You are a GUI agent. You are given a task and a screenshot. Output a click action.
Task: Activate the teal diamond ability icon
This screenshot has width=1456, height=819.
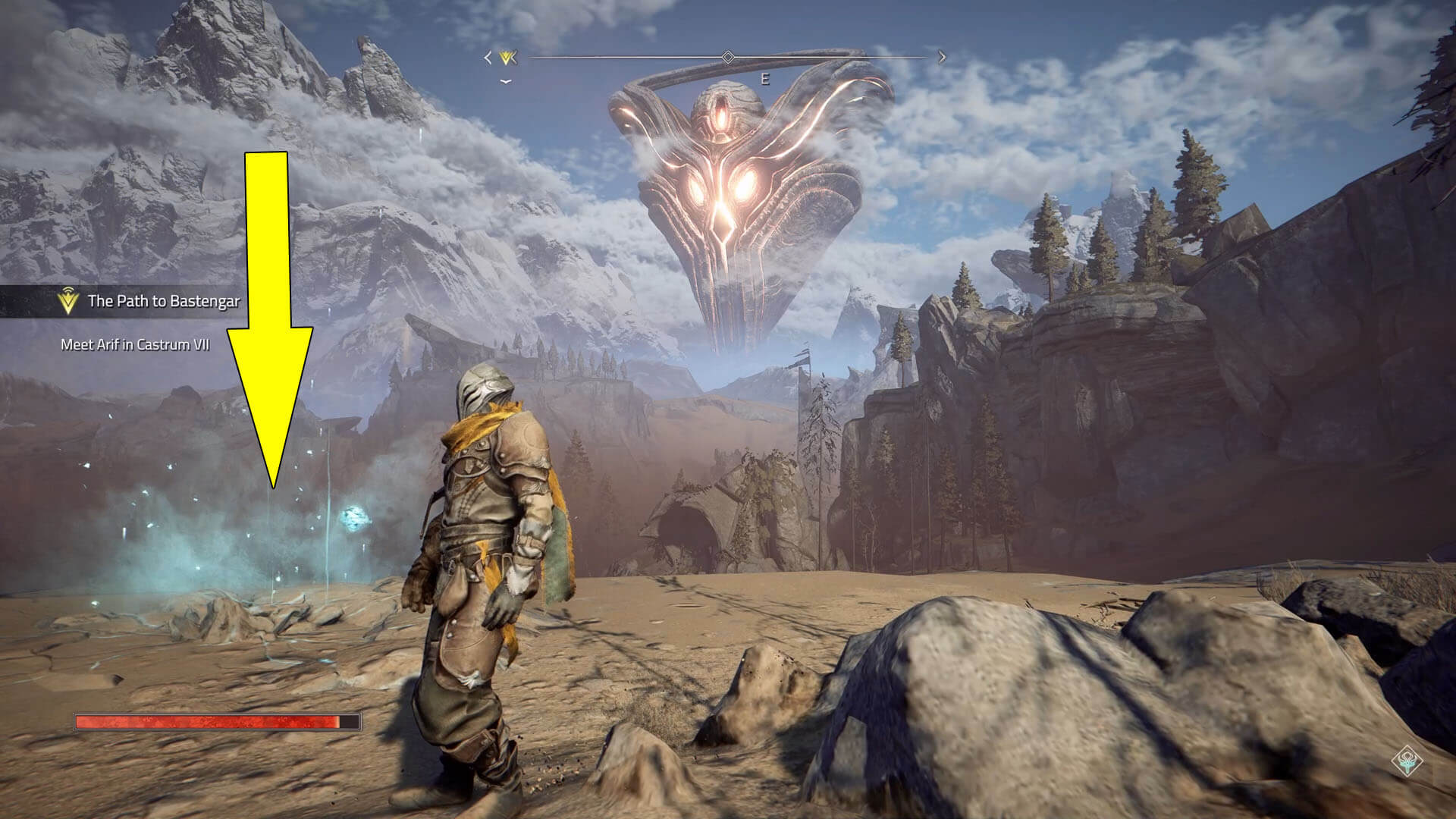coord(1408,762)
